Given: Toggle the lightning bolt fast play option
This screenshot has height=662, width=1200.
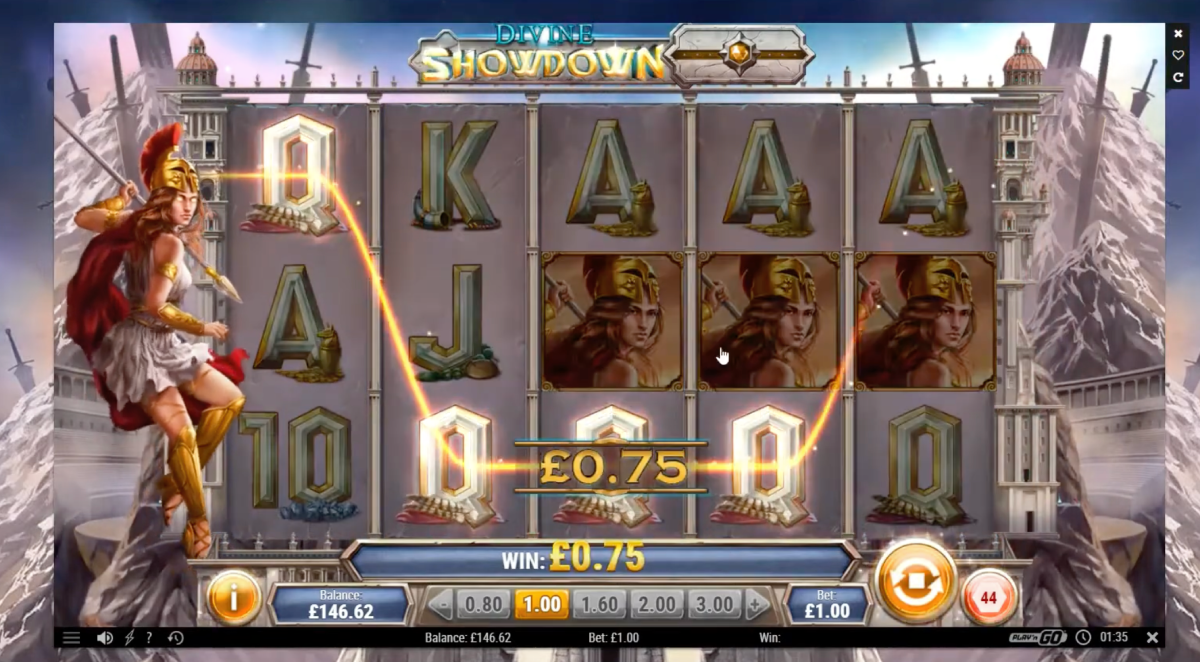Looking at the screenshot, I should click(129, 638).
